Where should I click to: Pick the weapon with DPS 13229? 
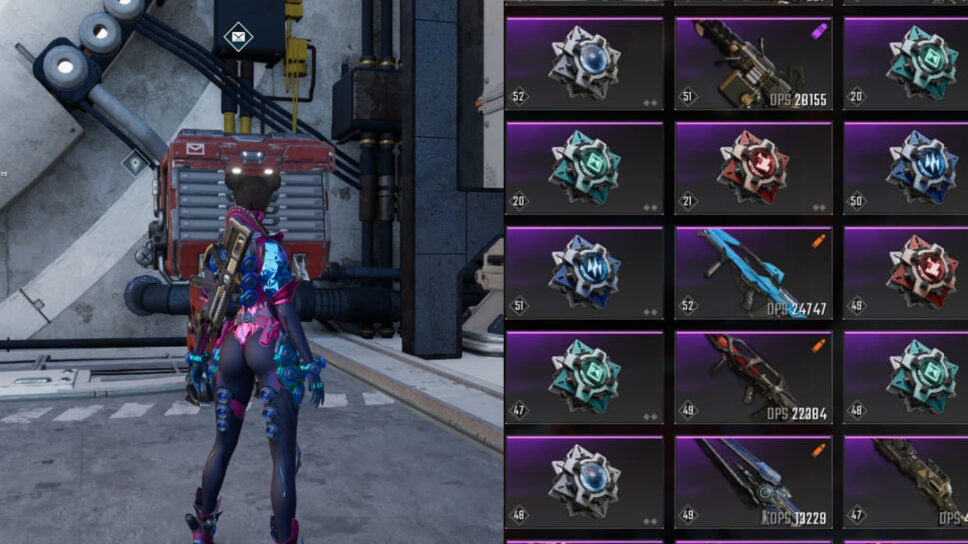753,483
